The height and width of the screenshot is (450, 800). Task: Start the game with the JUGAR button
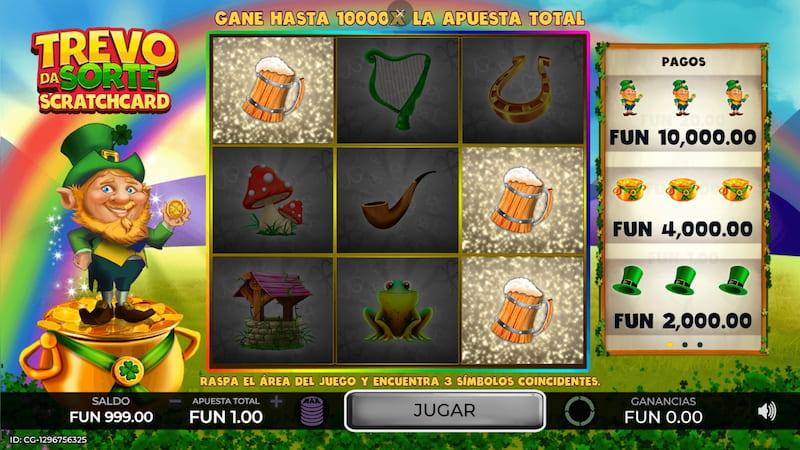coord(444,410)
